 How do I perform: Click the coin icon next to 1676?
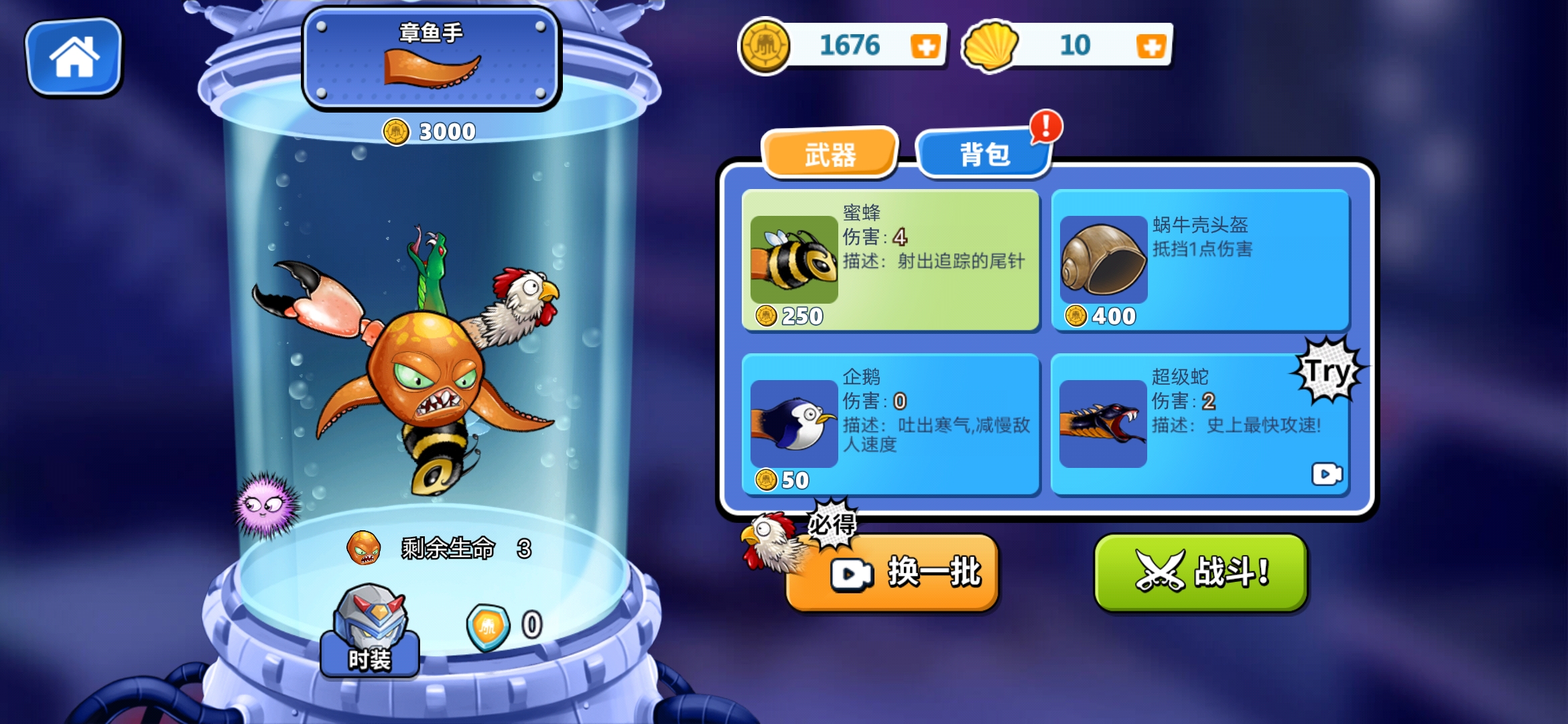coord(765,46)
